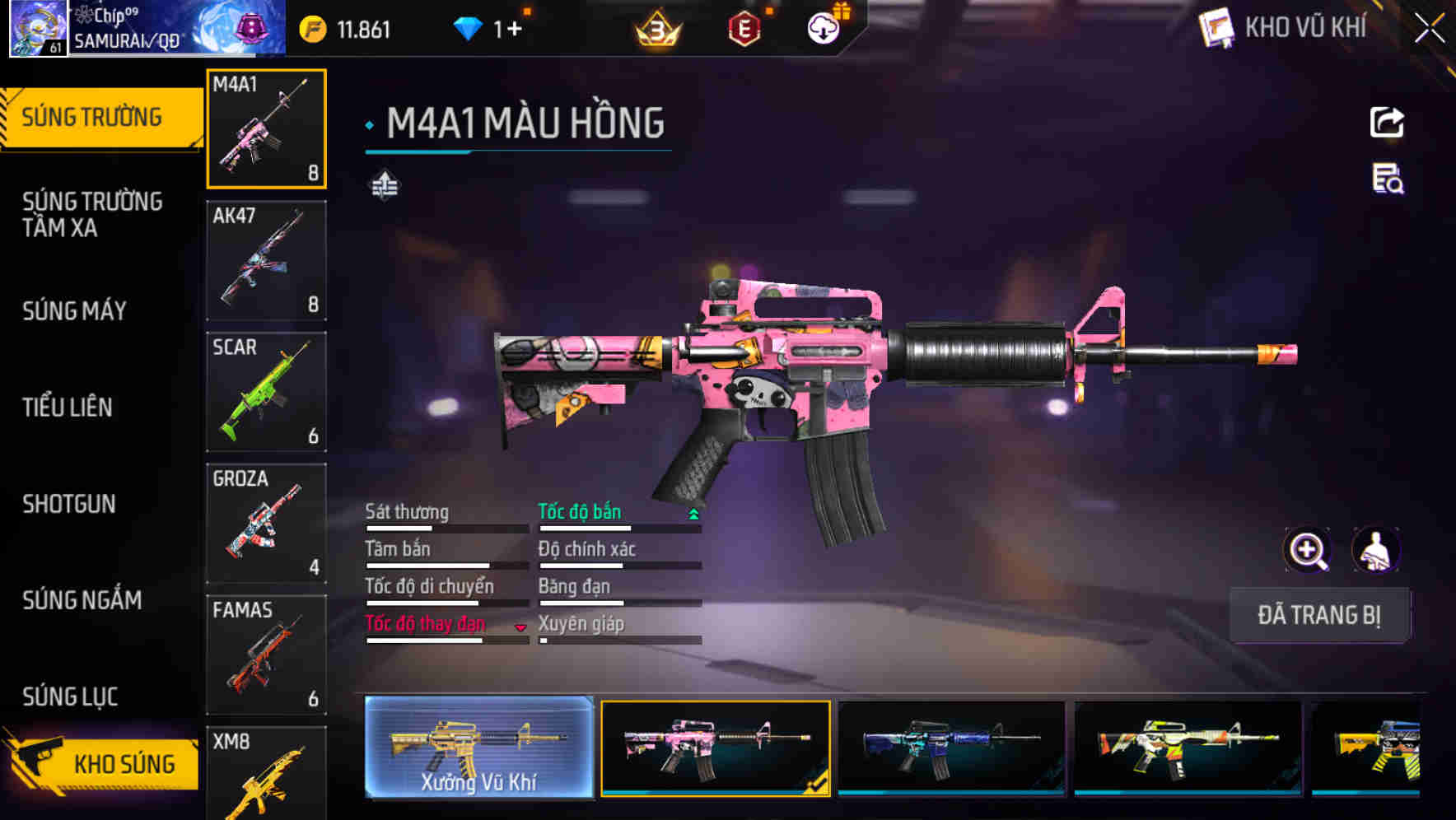Click the red down arrow on Tốc độ thay đạn

tap(521, 627)
